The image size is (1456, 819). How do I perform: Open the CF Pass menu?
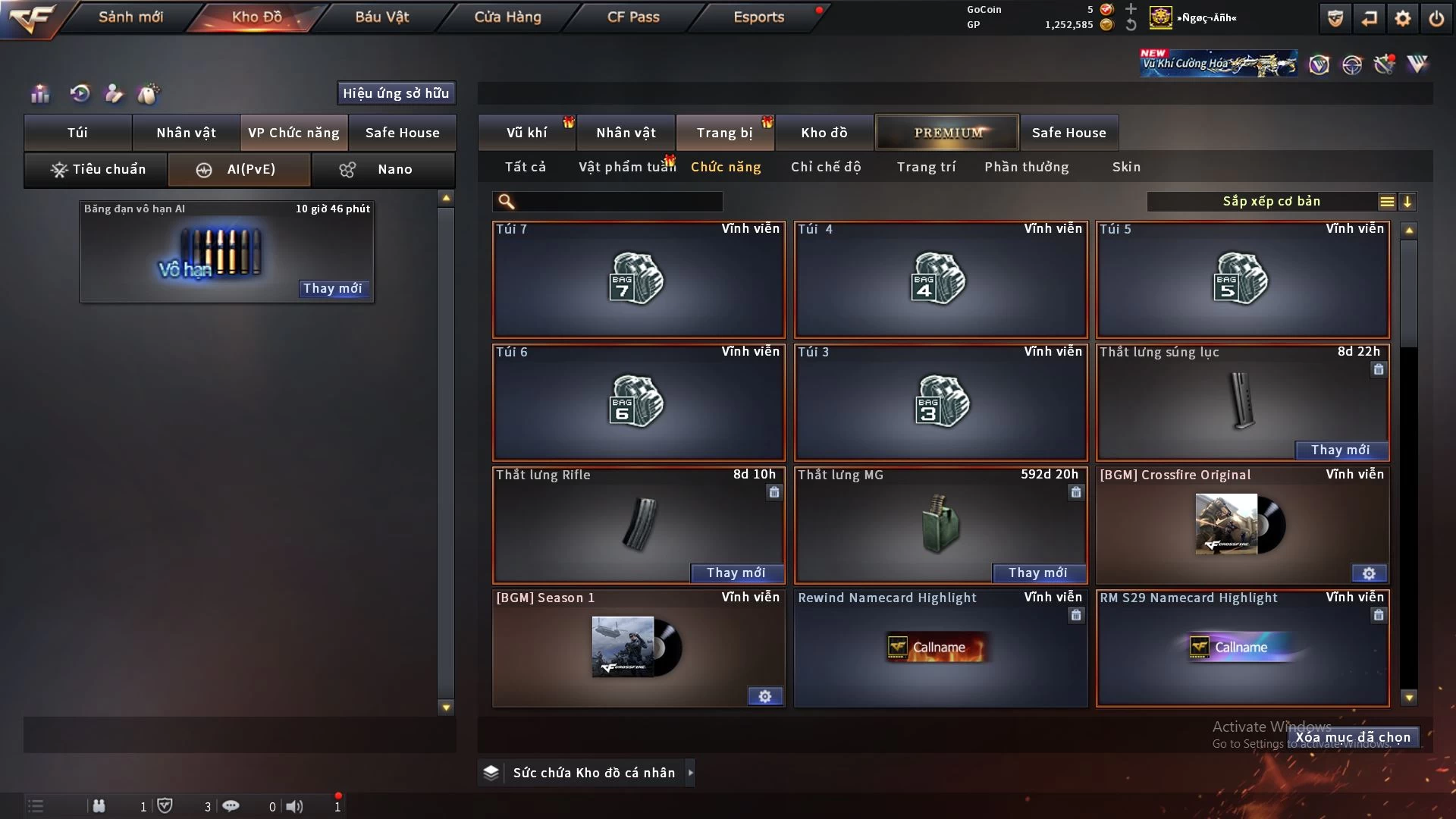633,17
